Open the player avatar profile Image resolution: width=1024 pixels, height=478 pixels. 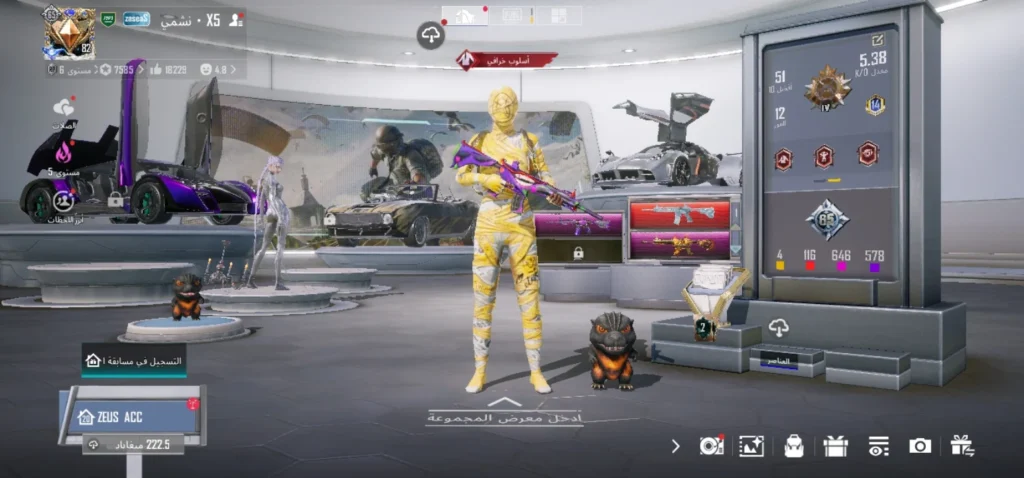(x=69, y=33)
